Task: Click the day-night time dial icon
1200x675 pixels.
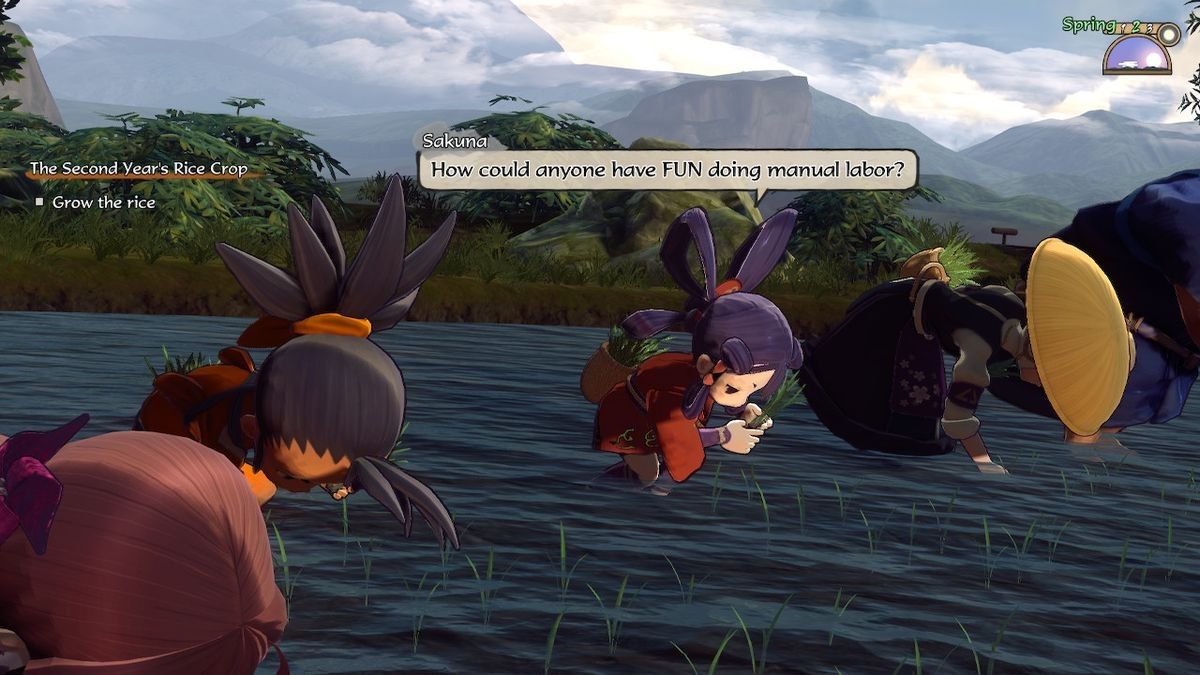Action: (1137, 54)
